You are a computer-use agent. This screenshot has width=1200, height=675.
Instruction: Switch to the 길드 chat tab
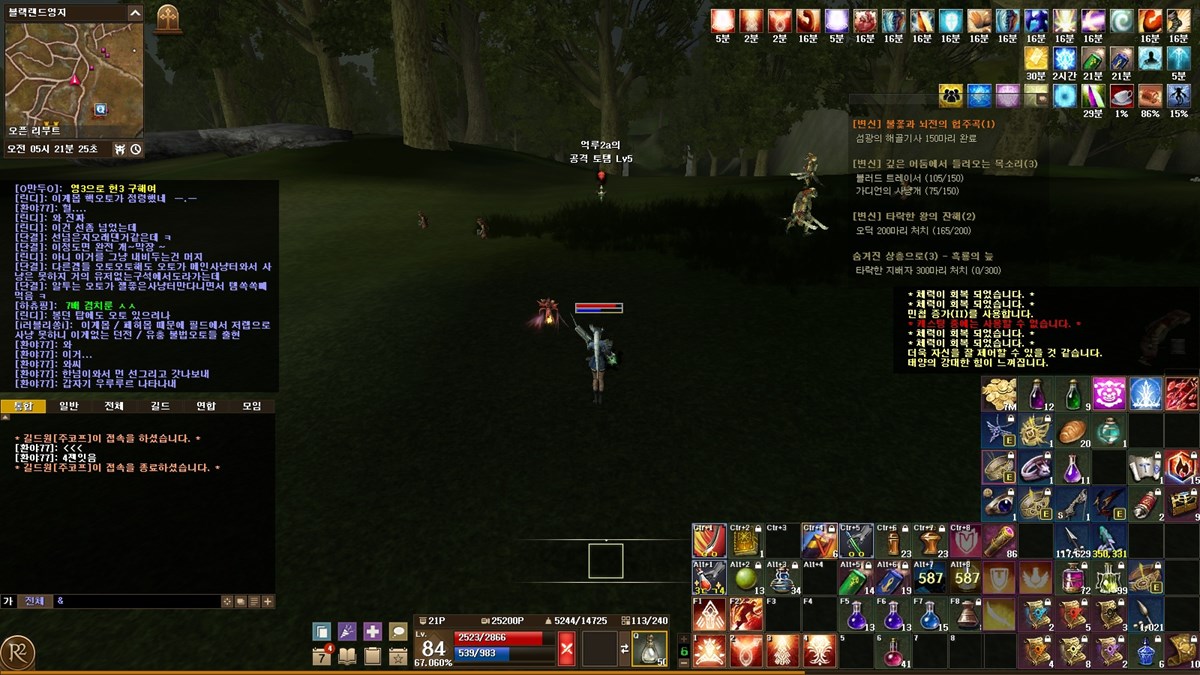coord(160,406)
